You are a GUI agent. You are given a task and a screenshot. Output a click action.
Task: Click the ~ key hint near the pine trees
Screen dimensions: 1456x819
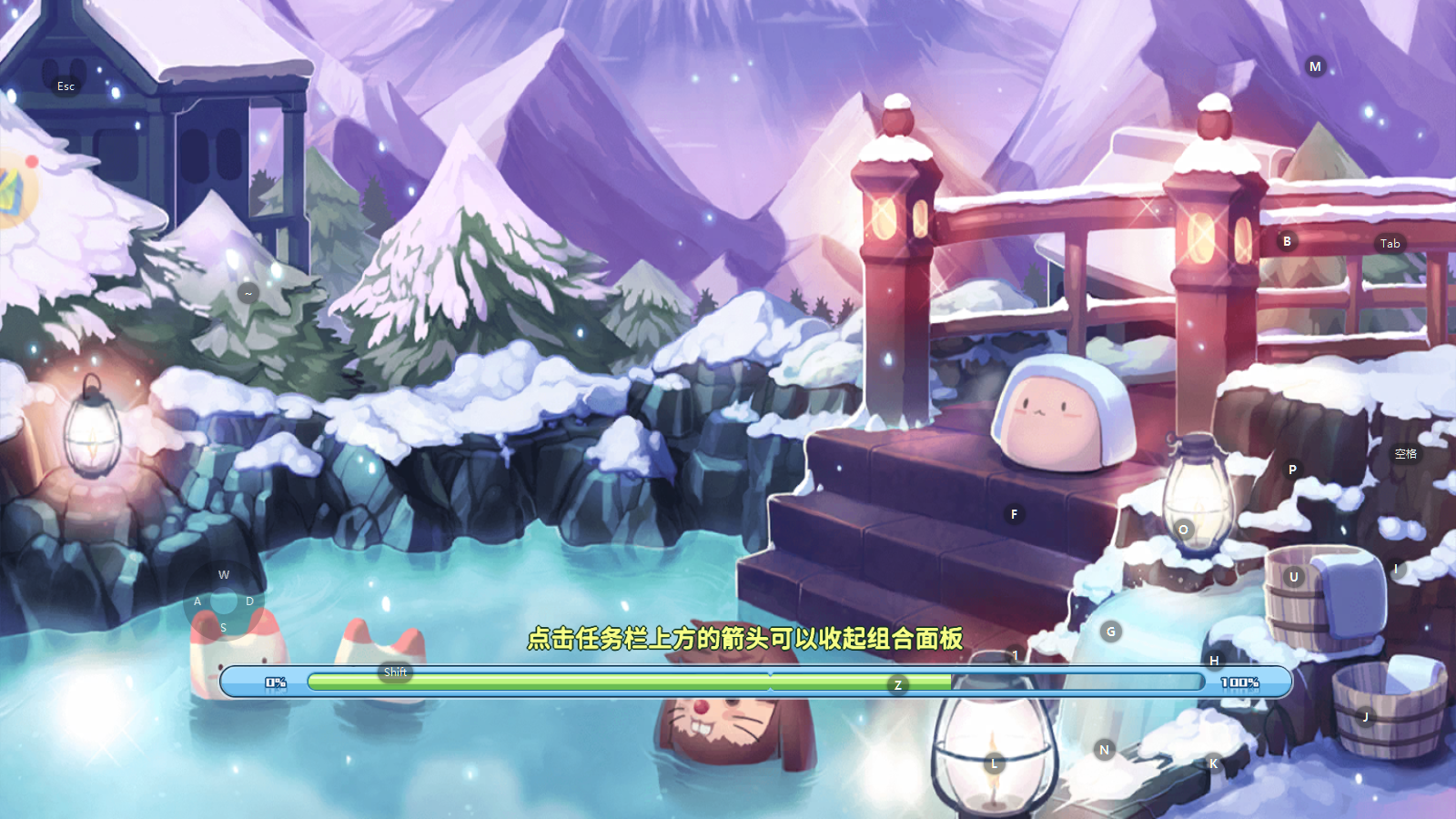[x=247, y=294]
